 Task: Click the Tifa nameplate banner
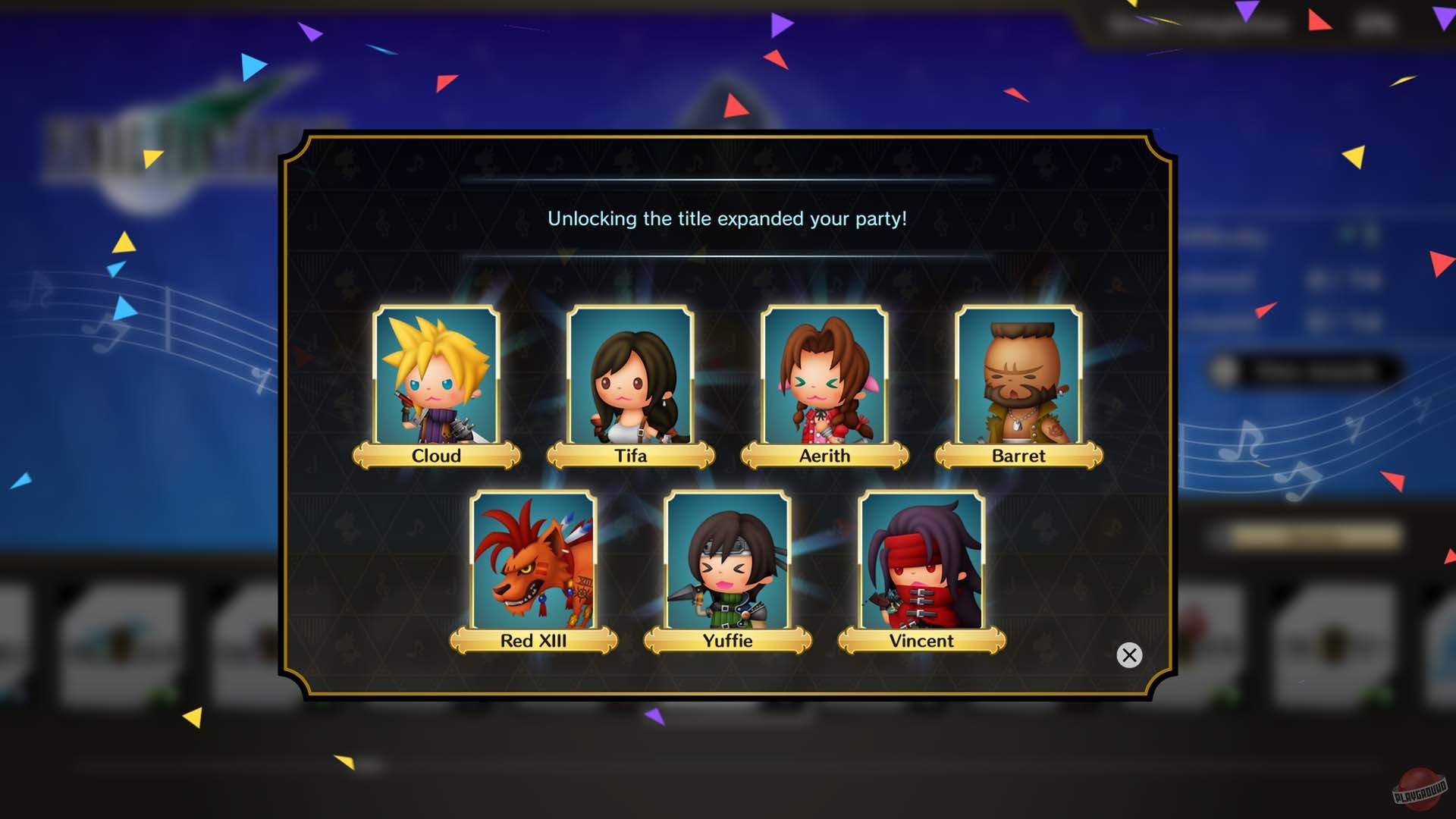click(x=631, y=456)
